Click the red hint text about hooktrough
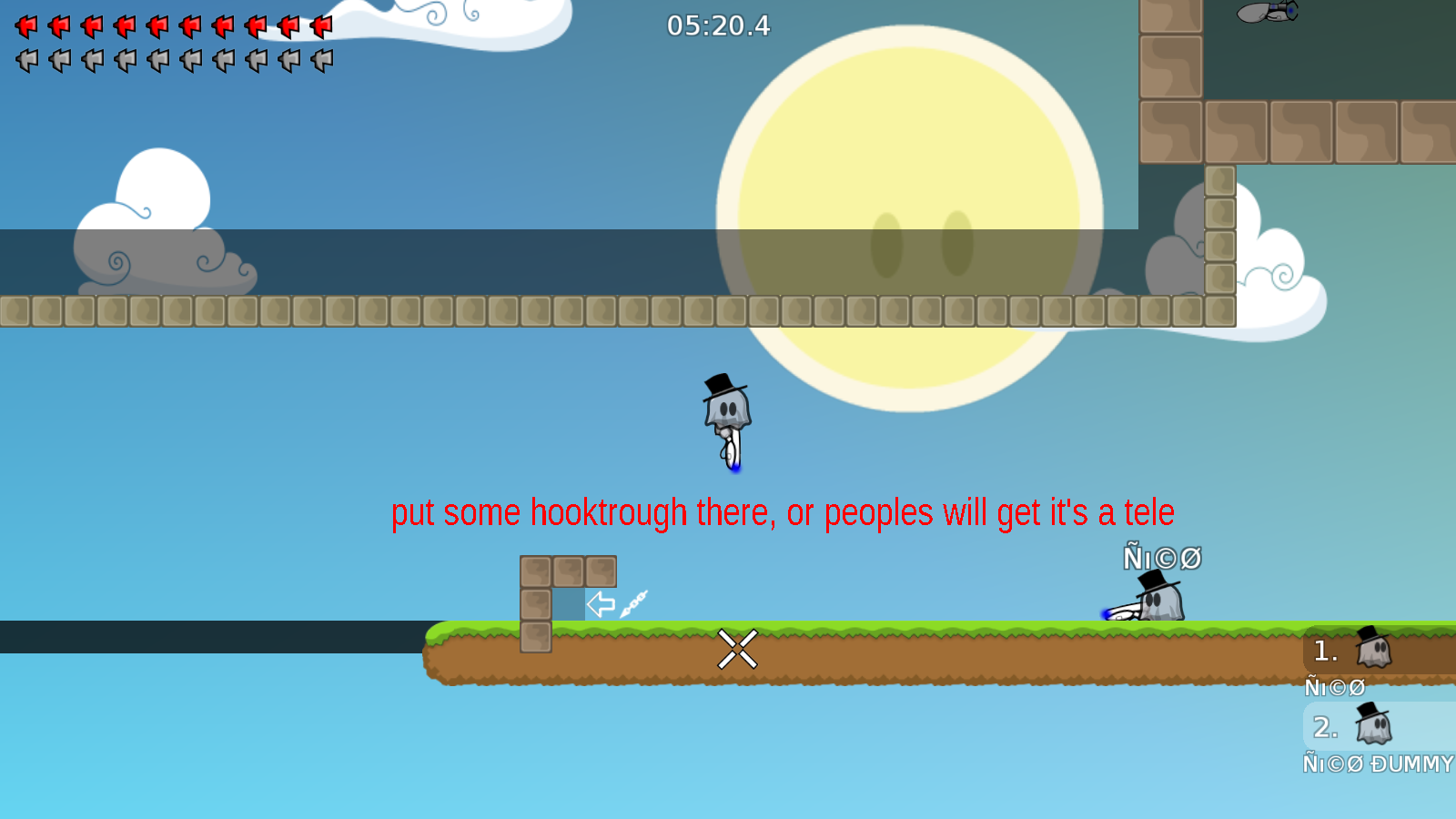 pos(783,512)
